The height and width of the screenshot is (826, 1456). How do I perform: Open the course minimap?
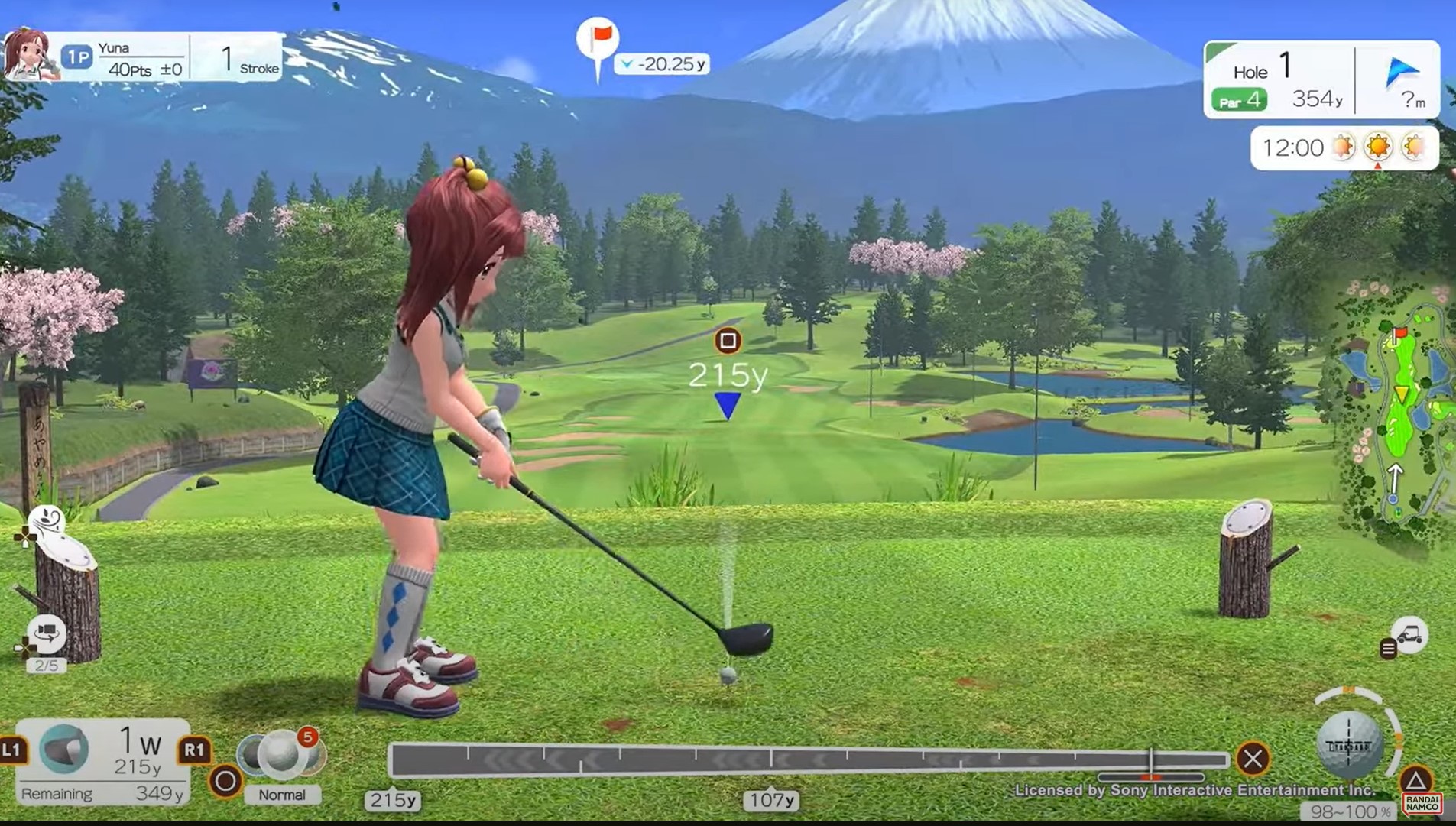coord(1396,411)
